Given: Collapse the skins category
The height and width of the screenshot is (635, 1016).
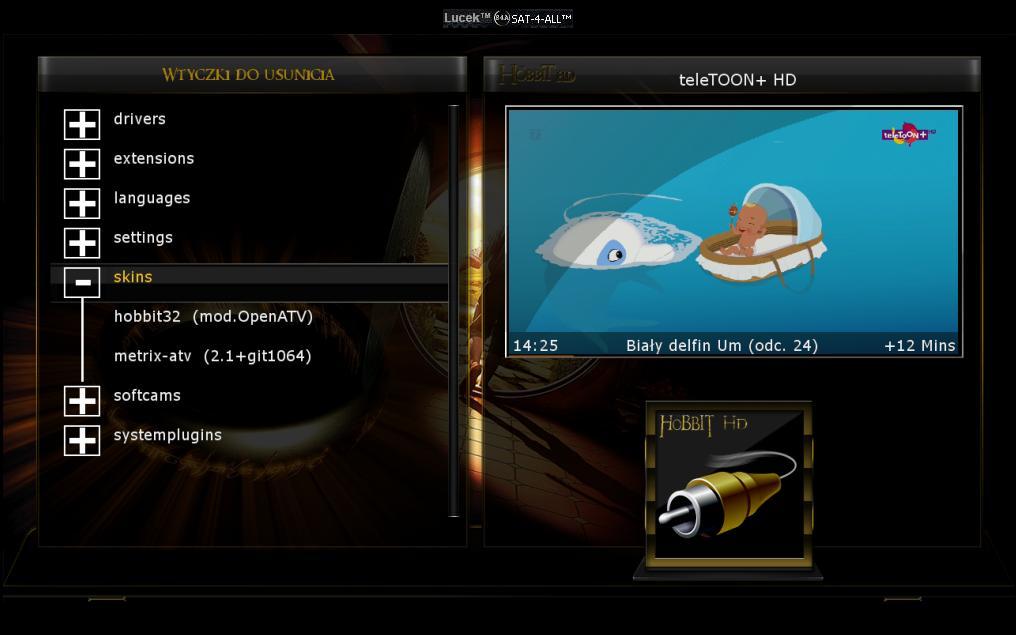Looking at the screenshot, I should pos(82,282).
